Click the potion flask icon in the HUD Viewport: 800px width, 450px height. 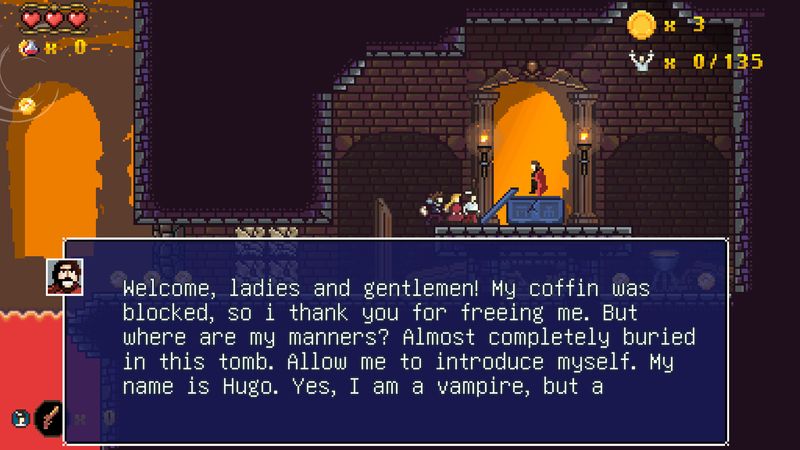[30, 47]
